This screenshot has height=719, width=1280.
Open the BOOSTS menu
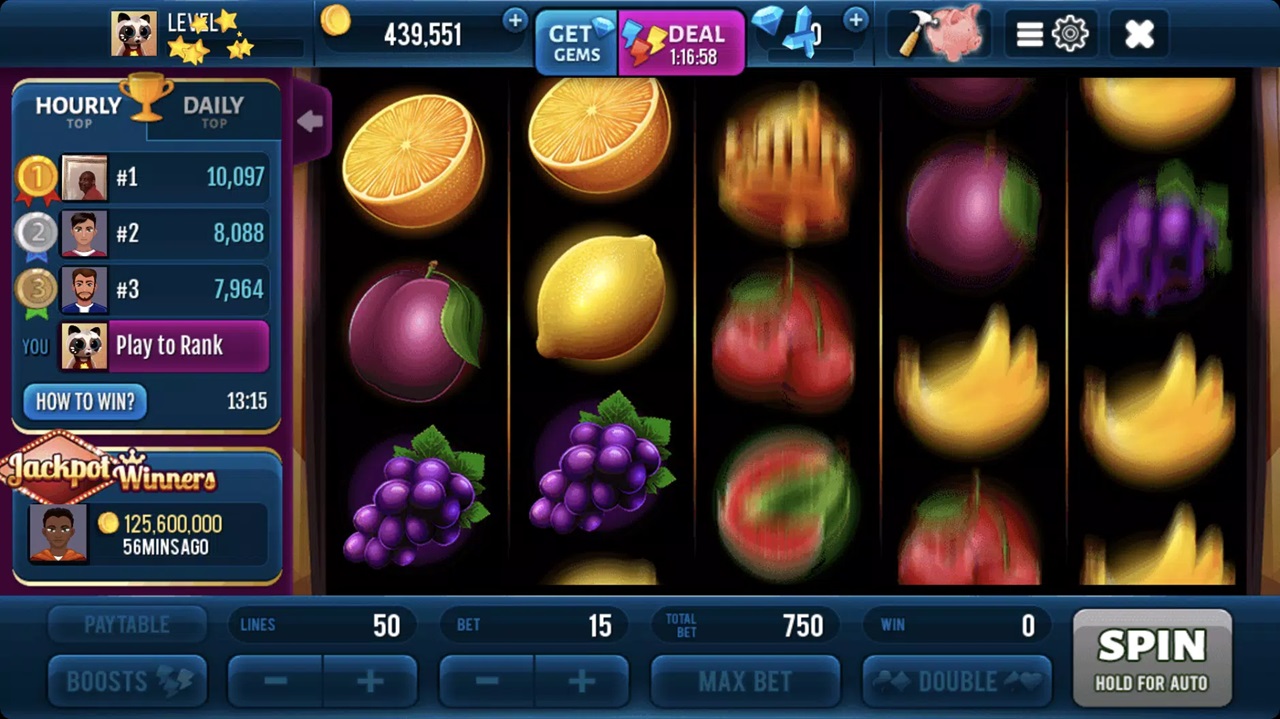(x=127, y=682)
